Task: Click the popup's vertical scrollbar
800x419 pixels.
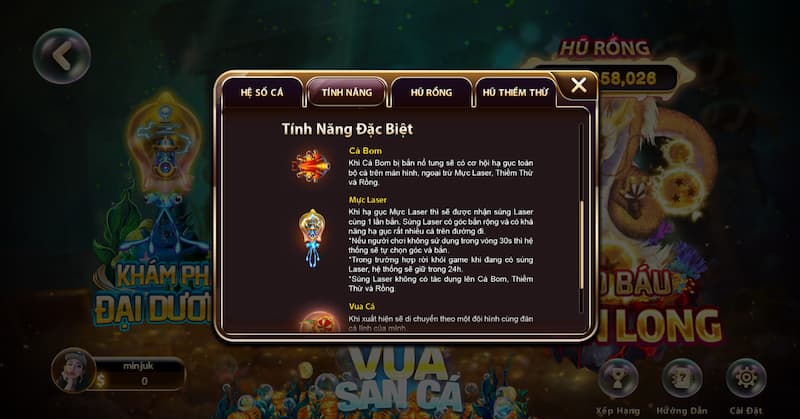Action: (581, 235)
